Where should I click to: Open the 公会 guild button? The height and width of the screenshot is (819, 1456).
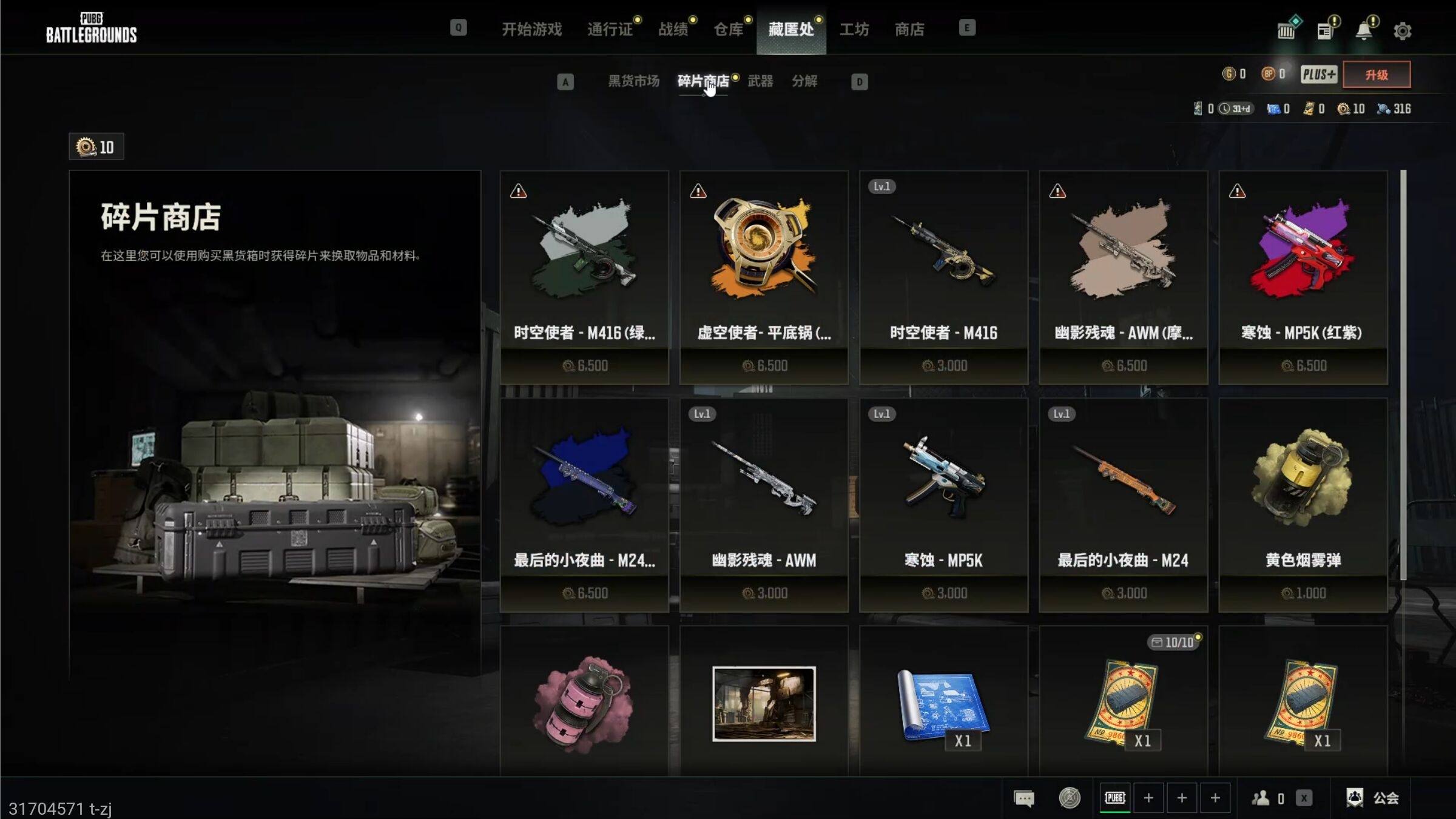tap(1373, 798)
